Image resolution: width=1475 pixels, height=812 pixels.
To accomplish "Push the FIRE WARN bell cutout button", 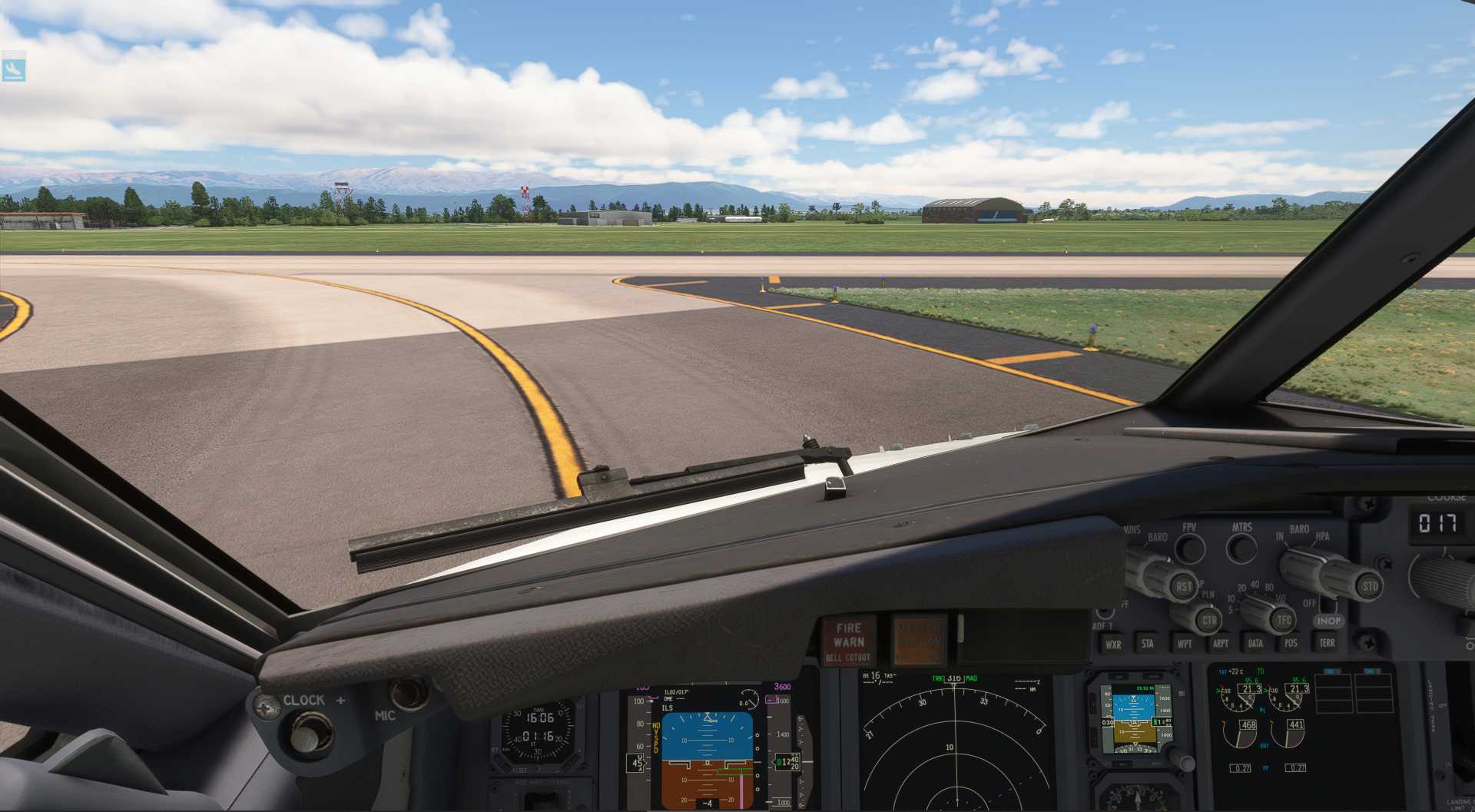I will point(848,641).
